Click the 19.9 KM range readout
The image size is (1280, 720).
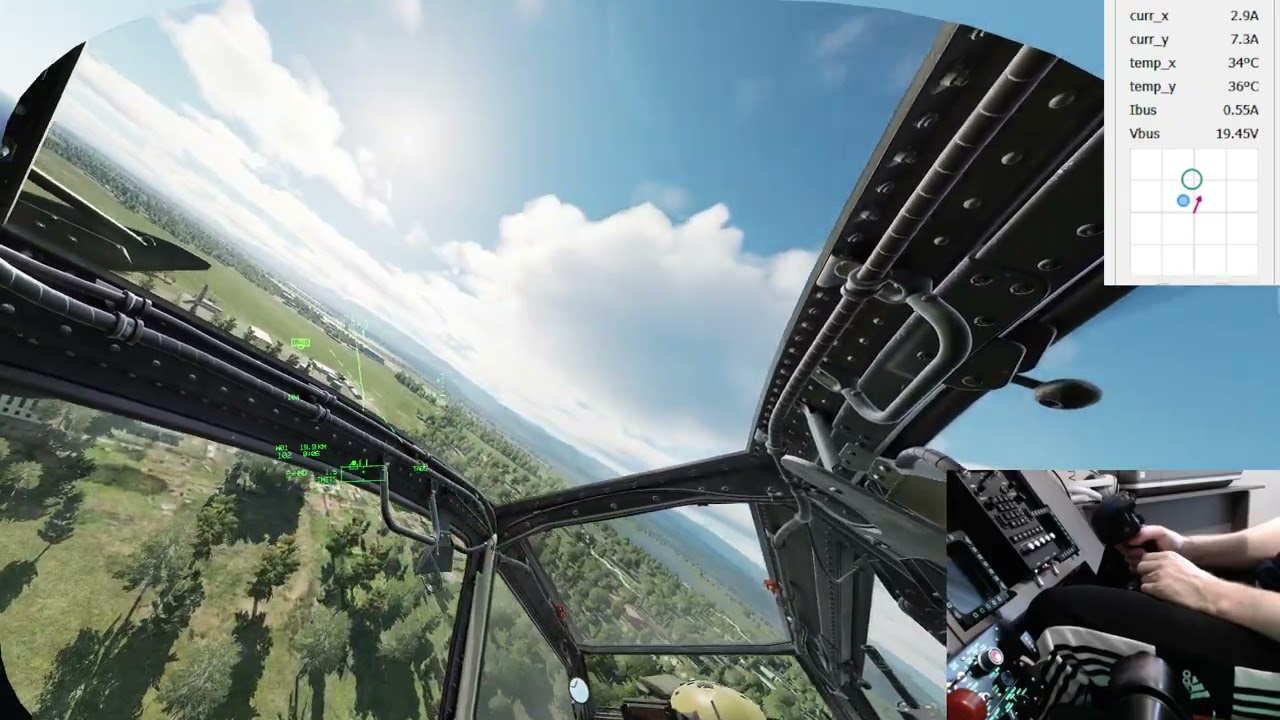click(x=313, y=447)
